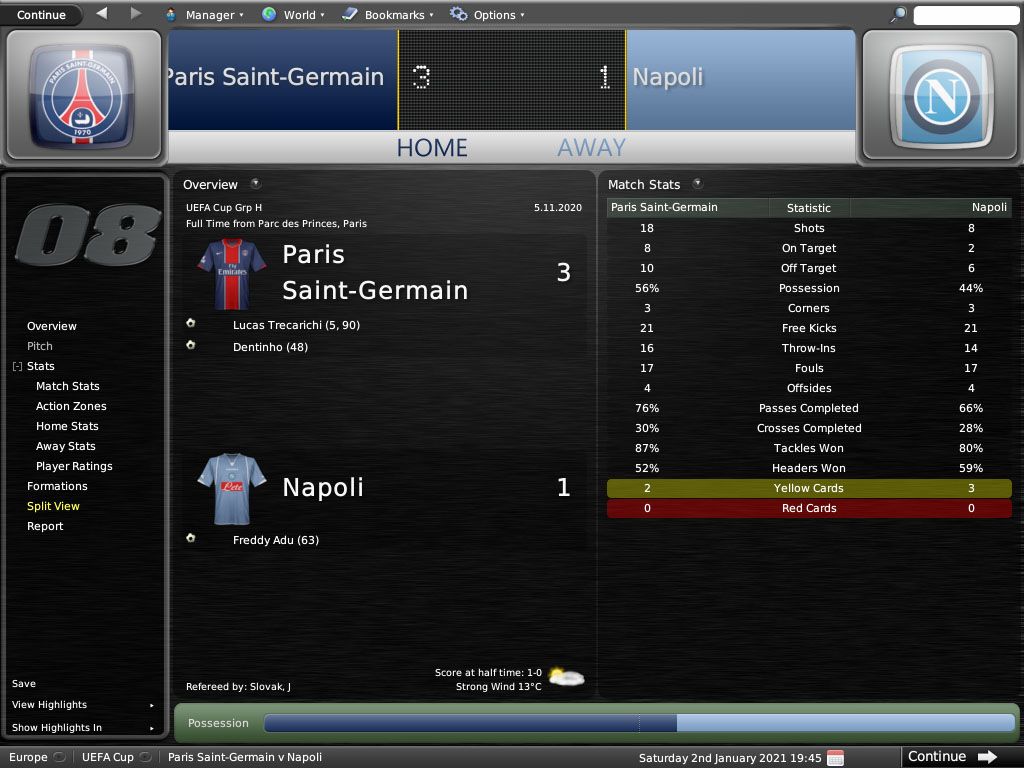Open the Match Stats panel dropdown
This screenshot has width=1024, height=768.
[697, 184]
